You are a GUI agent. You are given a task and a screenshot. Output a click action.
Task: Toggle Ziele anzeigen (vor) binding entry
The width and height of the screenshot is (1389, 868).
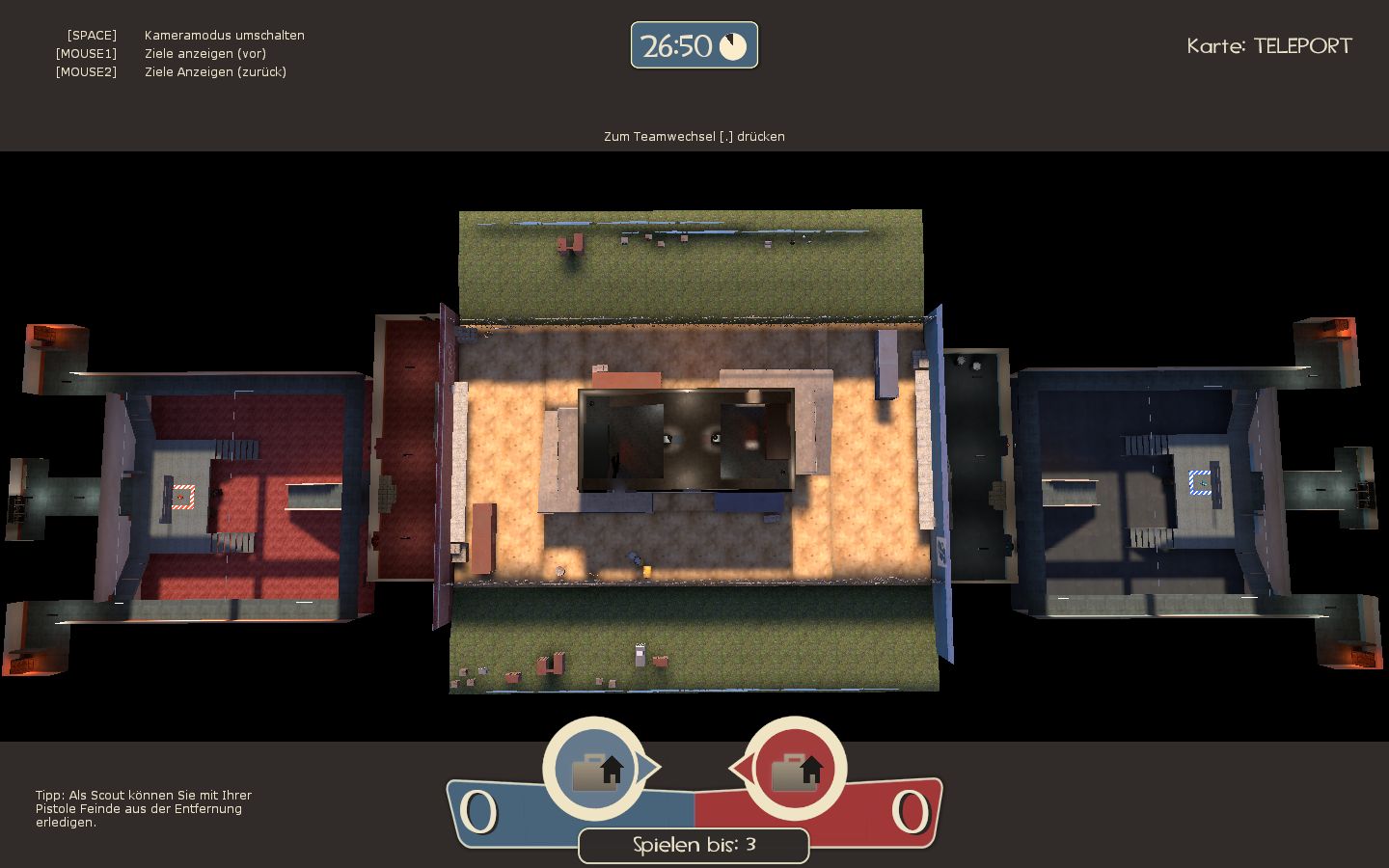(x=205, y=53)
